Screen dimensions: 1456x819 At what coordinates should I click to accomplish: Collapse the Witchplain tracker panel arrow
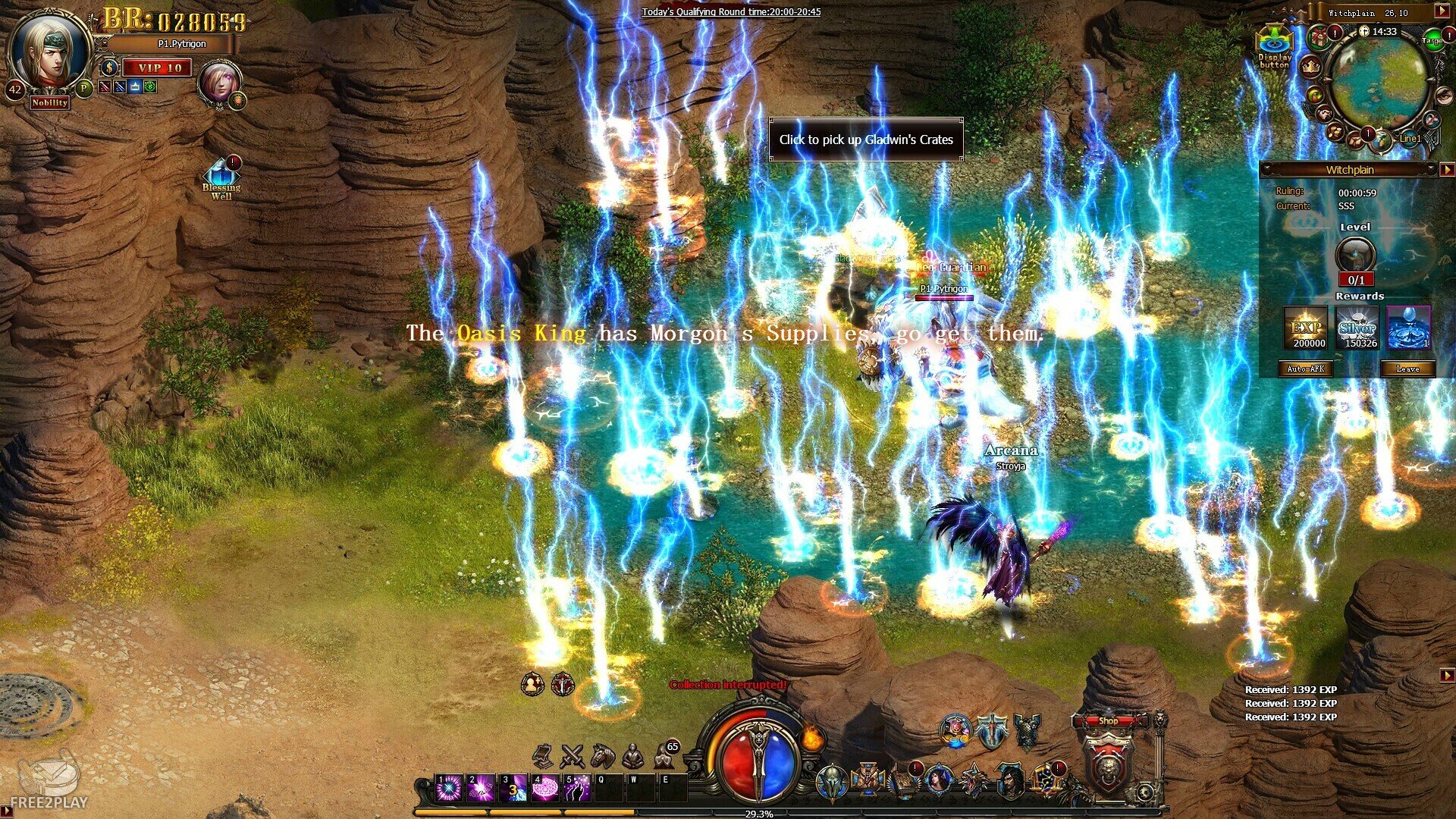click(1447, 170)
